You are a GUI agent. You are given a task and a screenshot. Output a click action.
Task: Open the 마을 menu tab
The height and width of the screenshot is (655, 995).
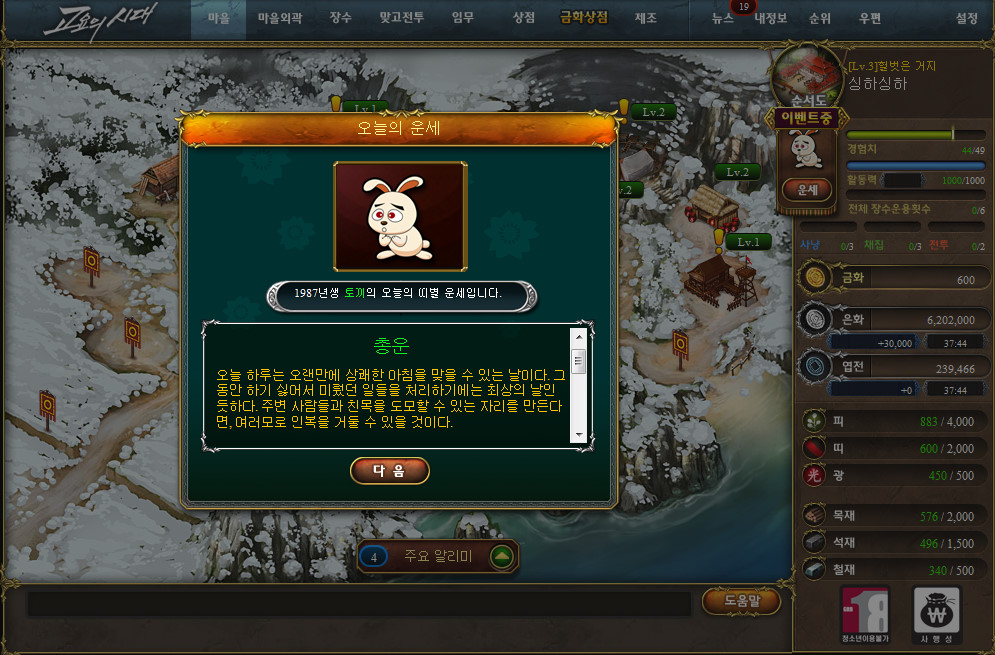[x=218, y=18]
